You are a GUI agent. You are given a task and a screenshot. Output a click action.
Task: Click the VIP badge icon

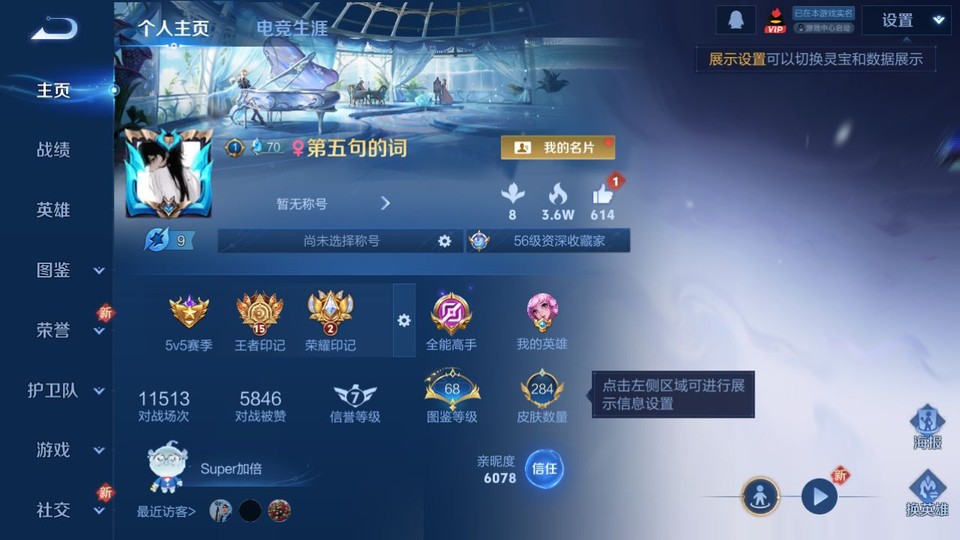click(775, 20)
